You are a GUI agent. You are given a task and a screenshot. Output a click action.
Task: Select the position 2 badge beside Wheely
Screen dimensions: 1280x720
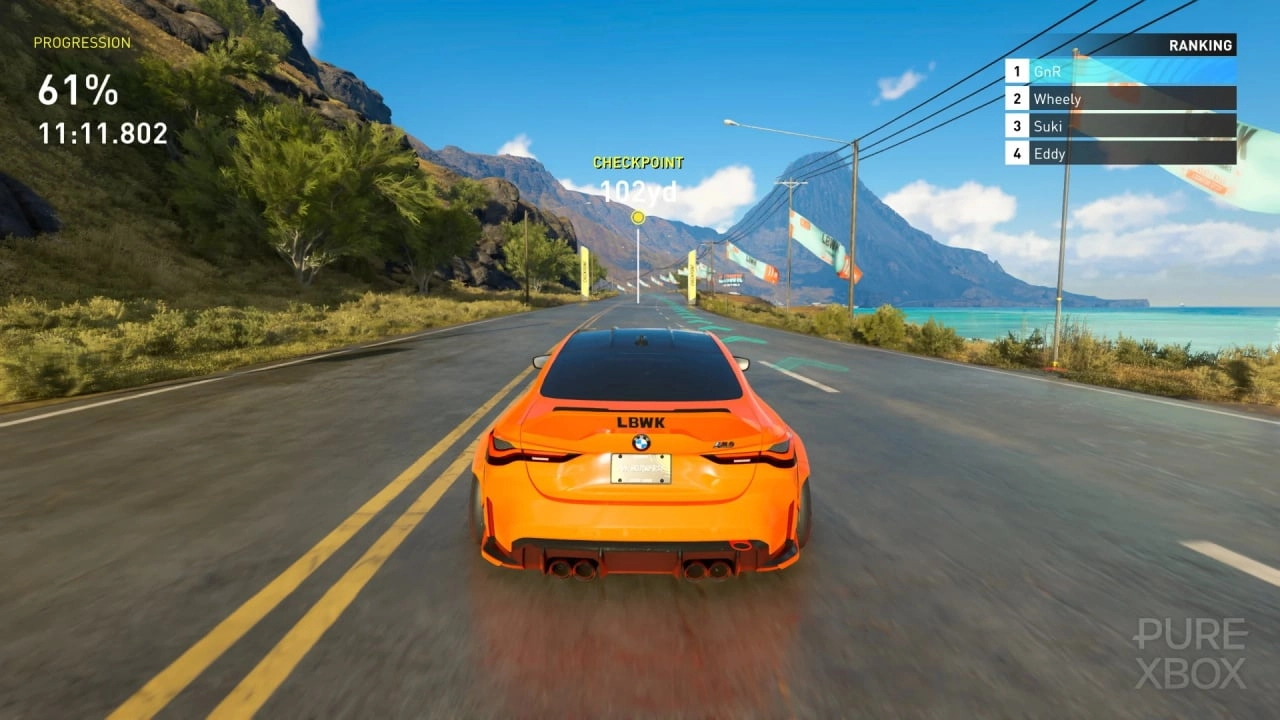(1017, 99)
